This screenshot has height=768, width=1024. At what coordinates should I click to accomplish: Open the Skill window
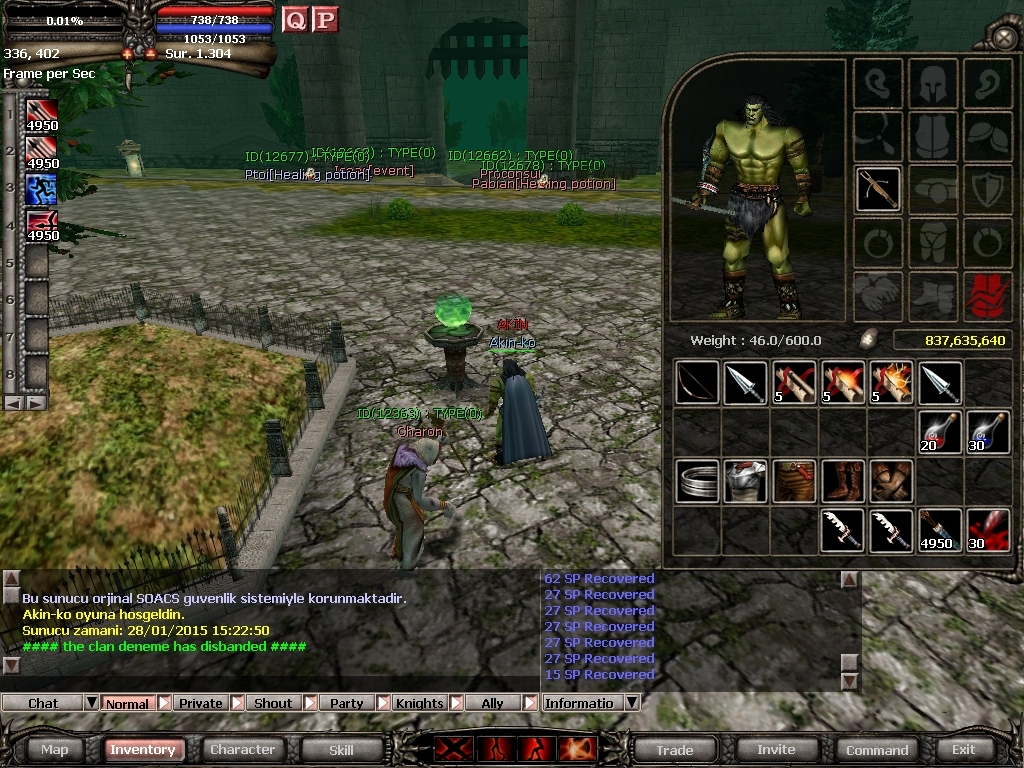point(341,749)
